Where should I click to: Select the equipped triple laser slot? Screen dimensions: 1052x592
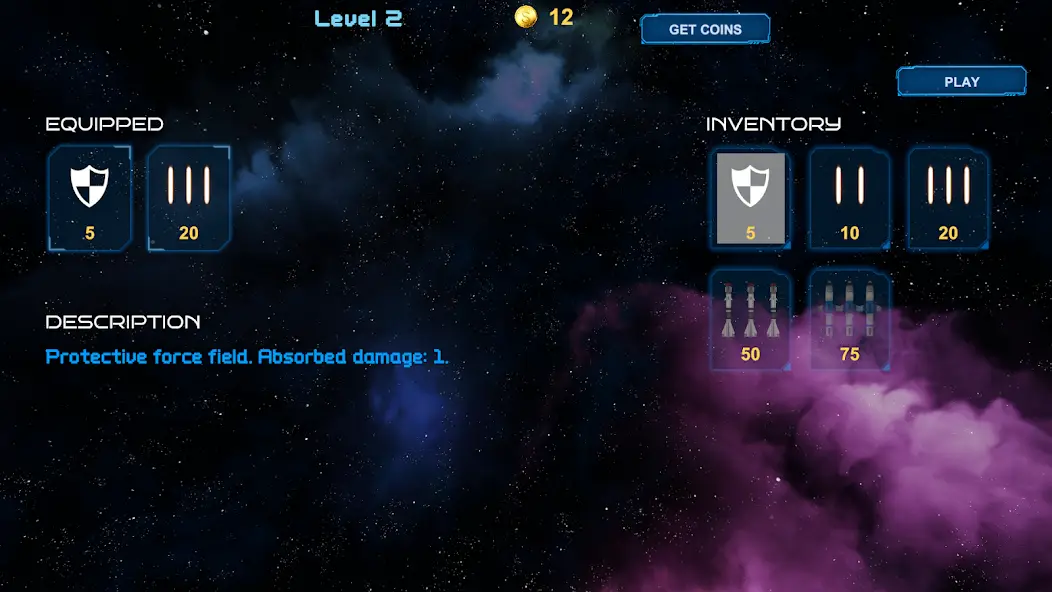pyautogui.click(x=189, y=197)
